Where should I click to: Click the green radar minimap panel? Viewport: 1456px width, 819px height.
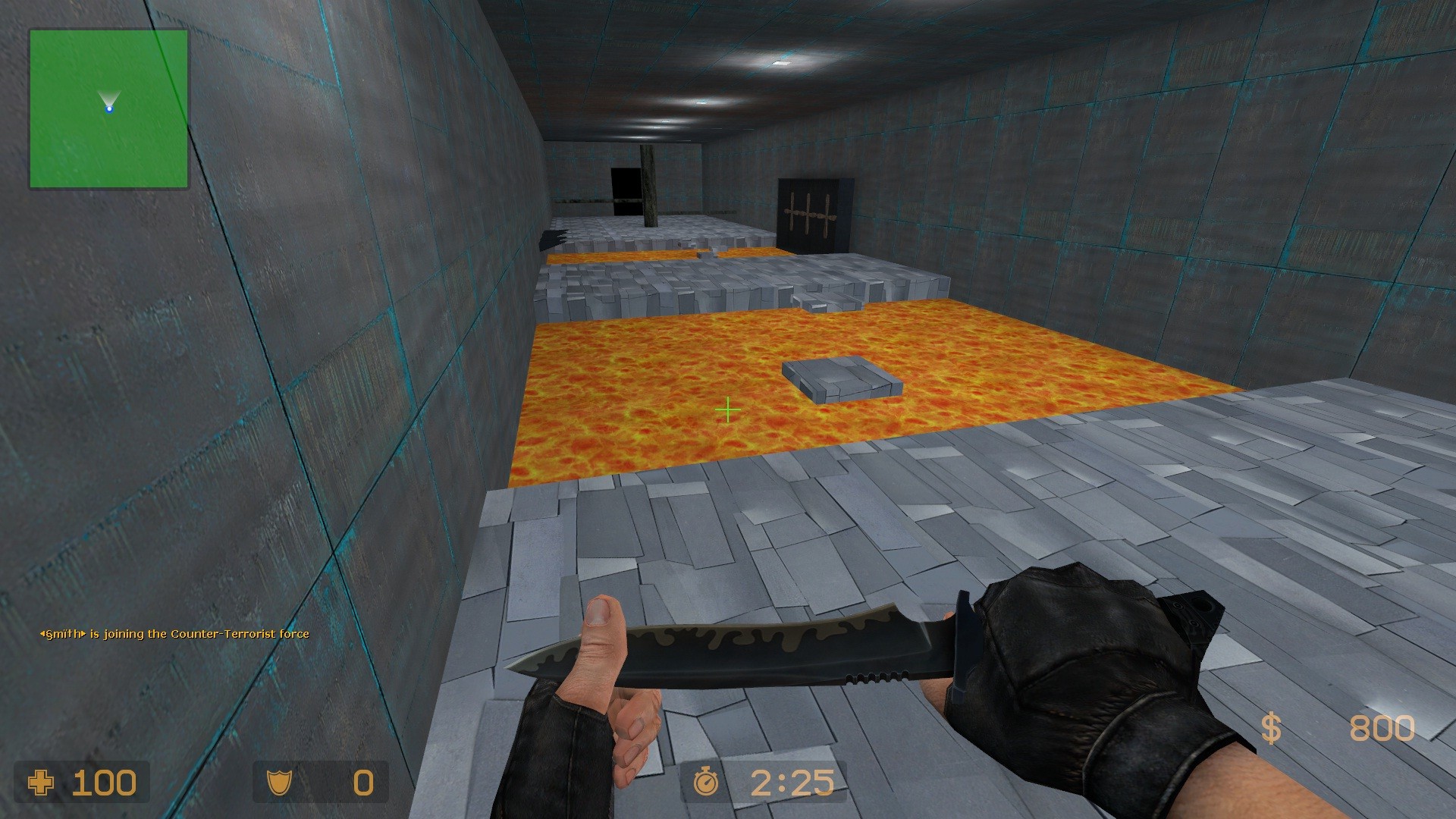(110, 106)
